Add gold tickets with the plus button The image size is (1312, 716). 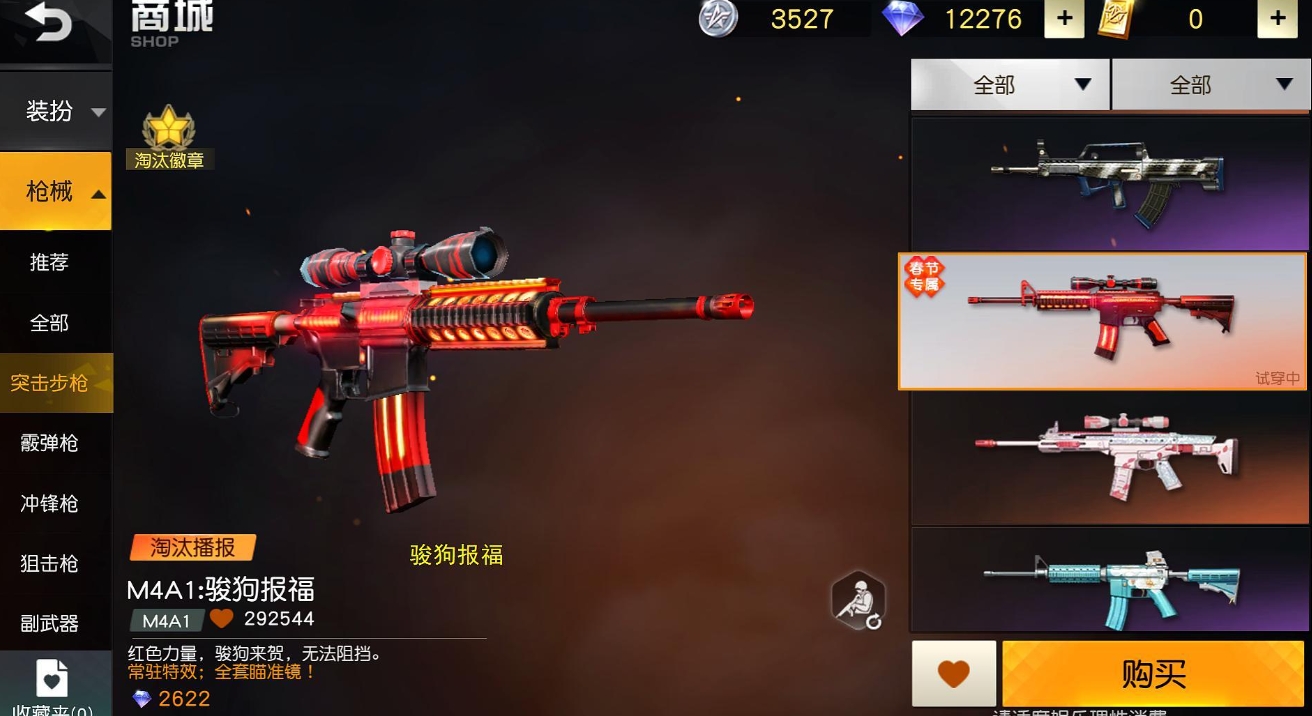point(1277,19)
